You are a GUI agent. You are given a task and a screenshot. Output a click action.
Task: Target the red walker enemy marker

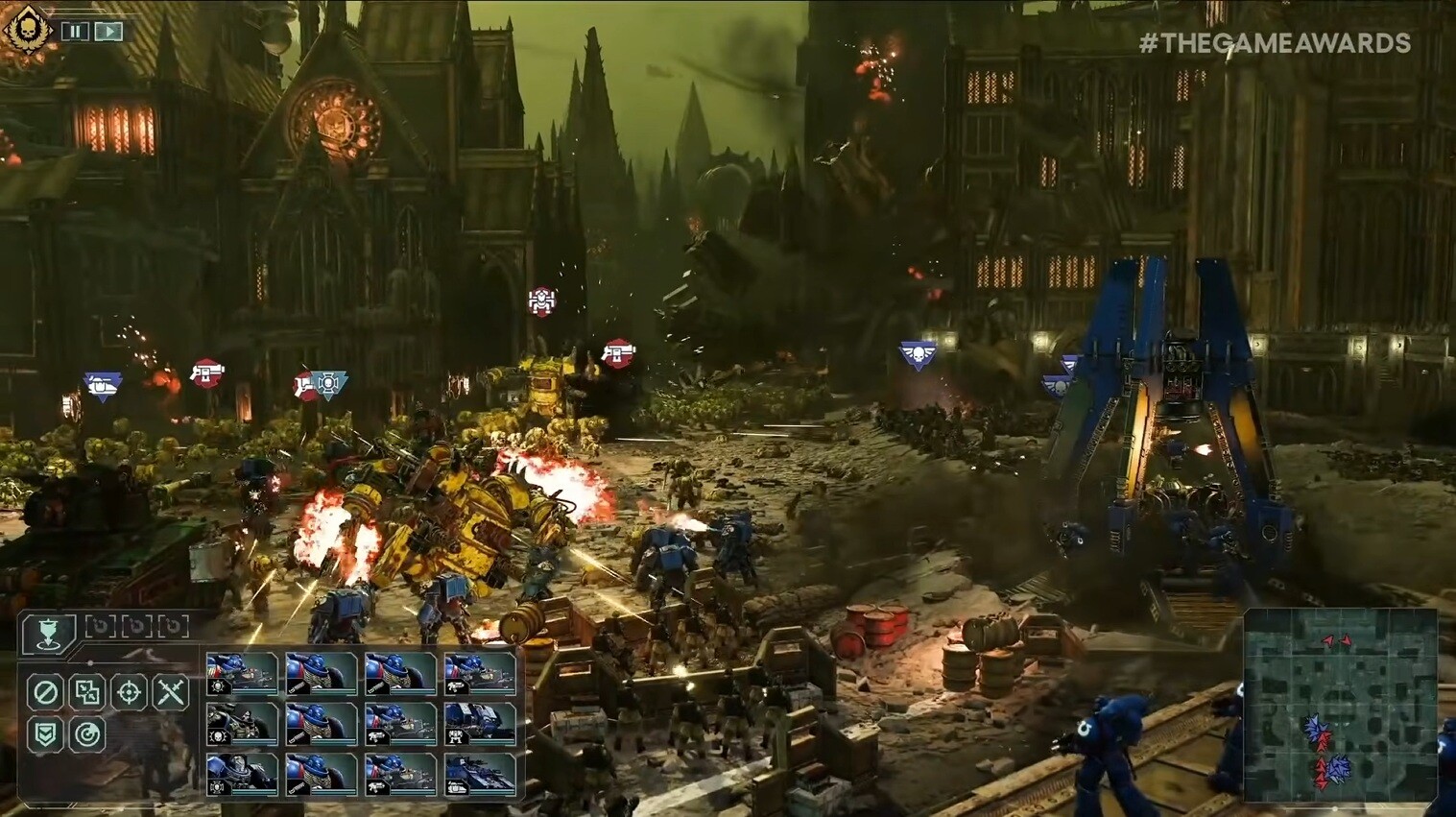point(542,301)
